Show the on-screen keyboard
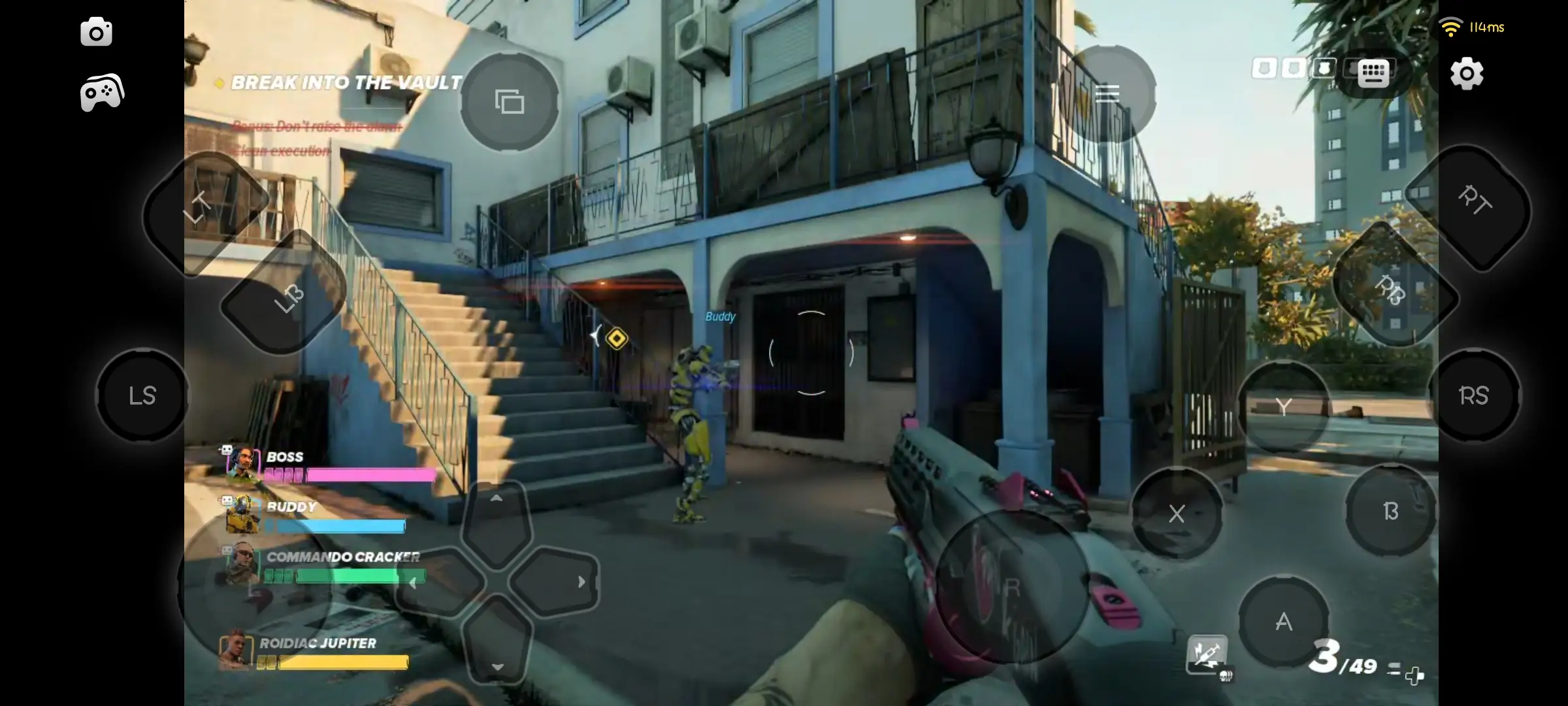1568x706 pixels. (1373, 73)
